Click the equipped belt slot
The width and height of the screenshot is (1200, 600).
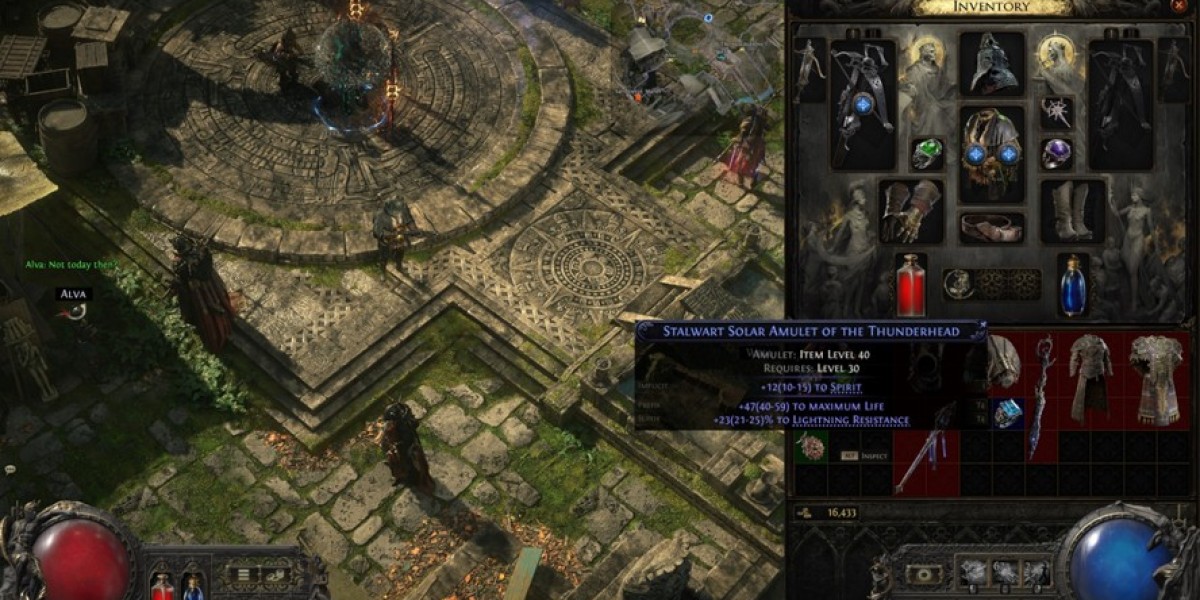[991, 227]
